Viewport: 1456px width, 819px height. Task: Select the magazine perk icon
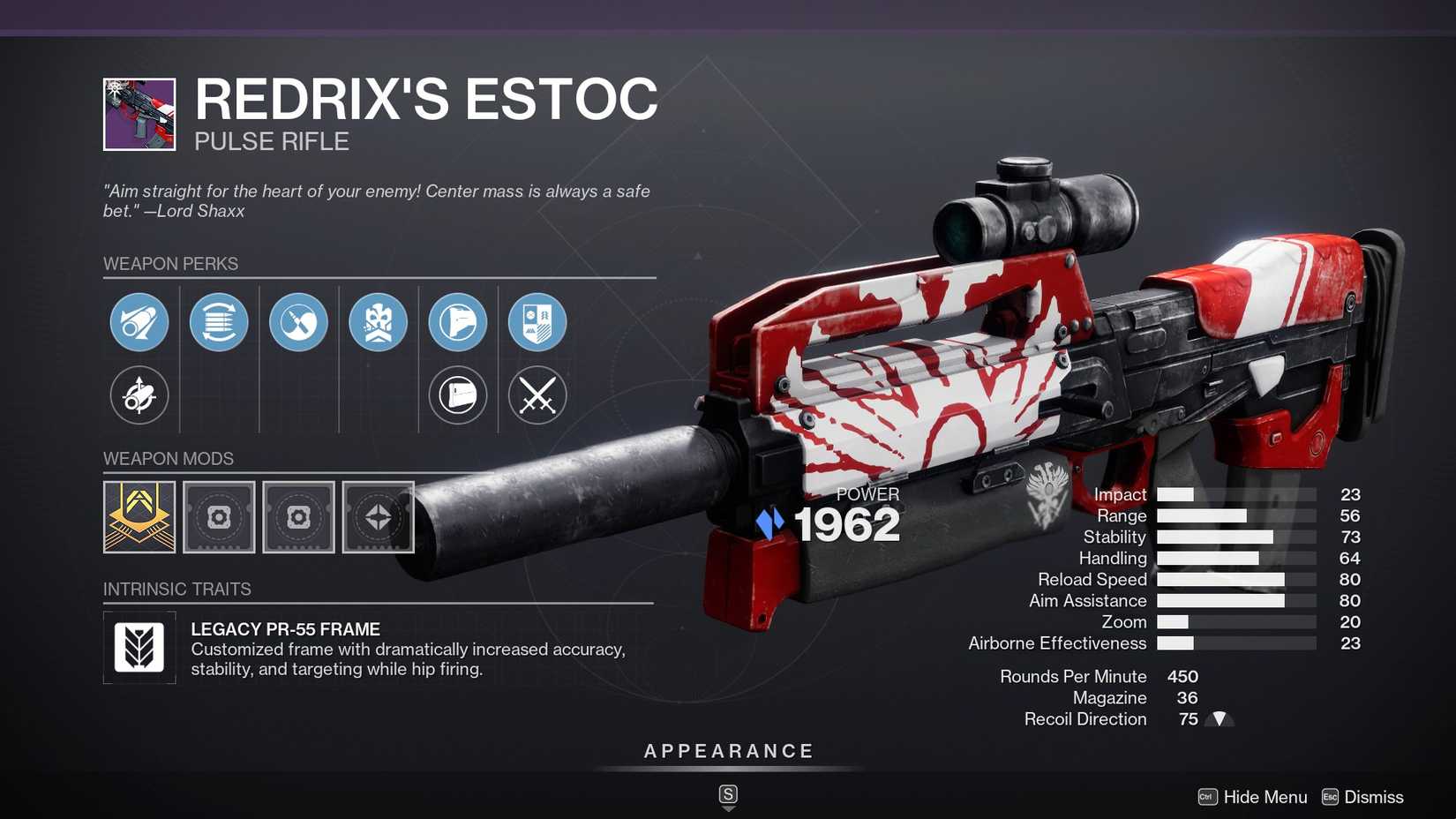(x=218, y=322)
